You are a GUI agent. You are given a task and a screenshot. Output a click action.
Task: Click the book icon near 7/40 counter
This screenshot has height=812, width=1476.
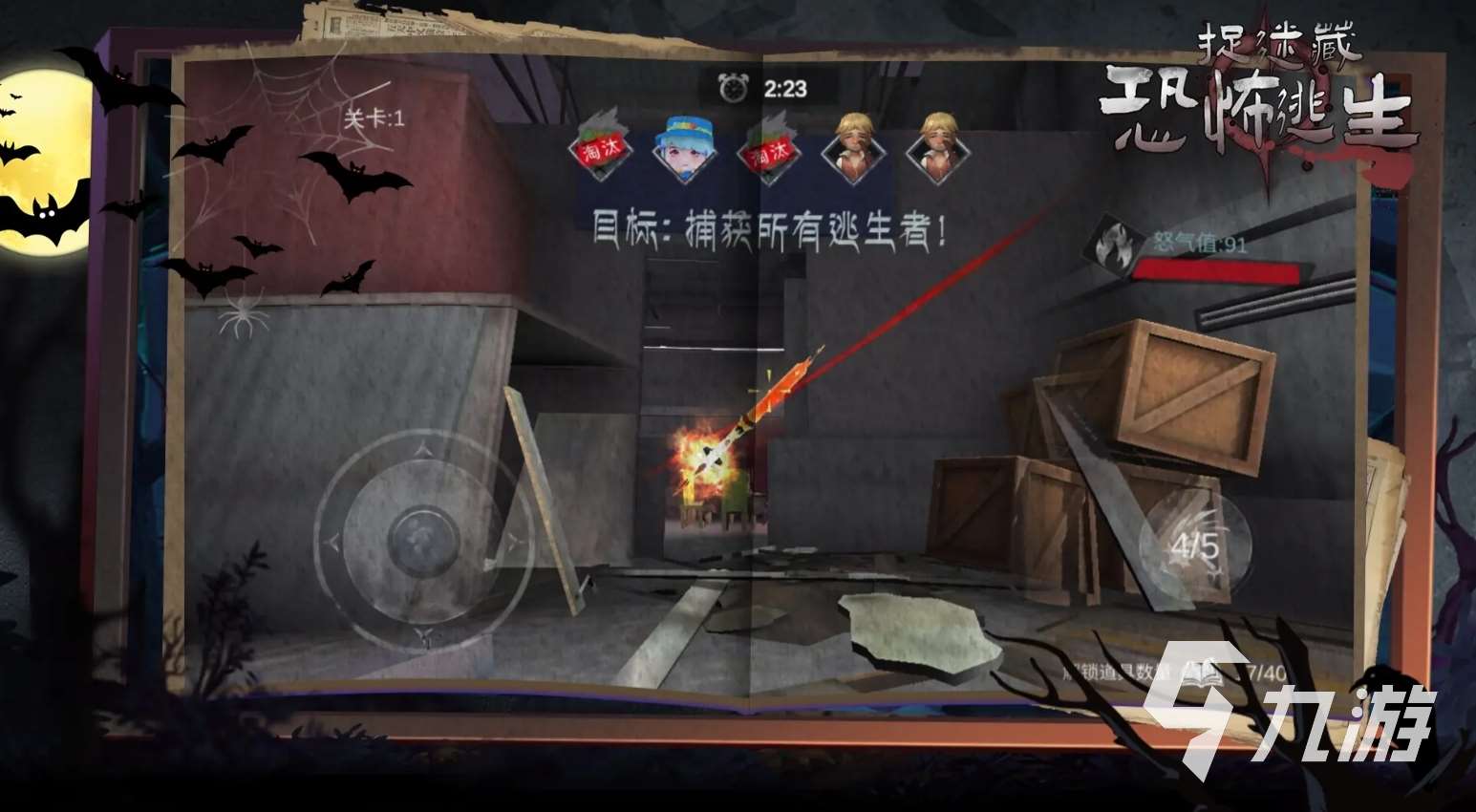click(1203, 671)
